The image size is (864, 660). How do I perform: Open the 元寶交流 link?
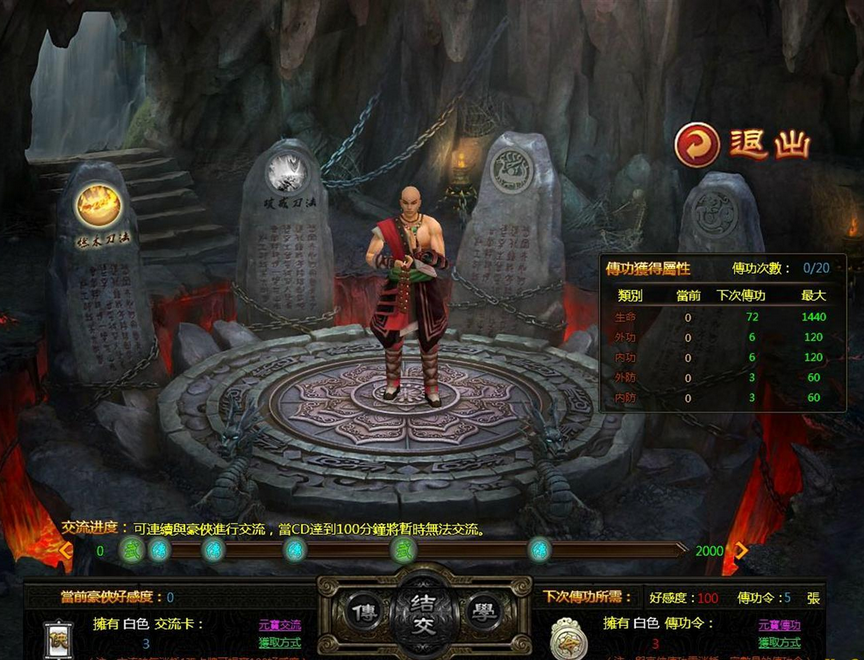279,625
